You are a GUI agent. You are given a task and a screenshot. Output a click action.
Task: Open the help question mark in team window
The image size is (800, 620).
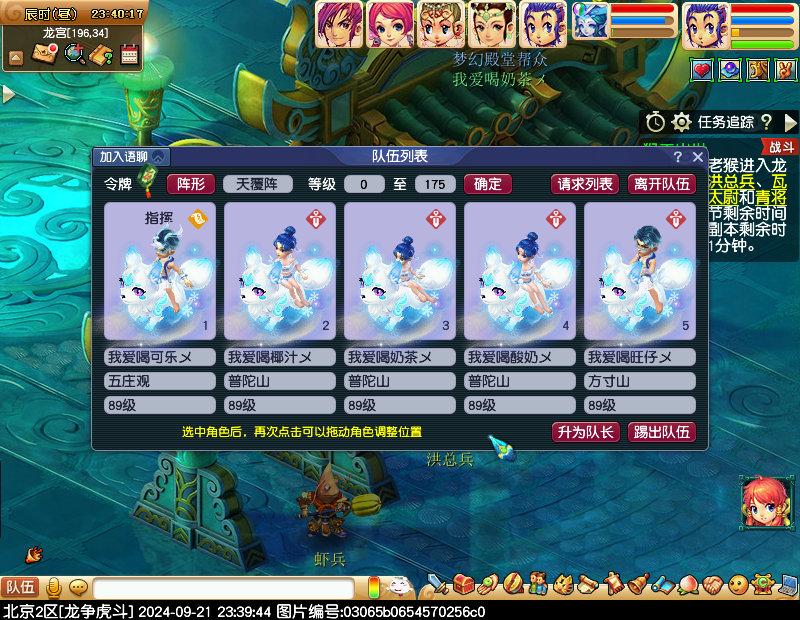677,157
